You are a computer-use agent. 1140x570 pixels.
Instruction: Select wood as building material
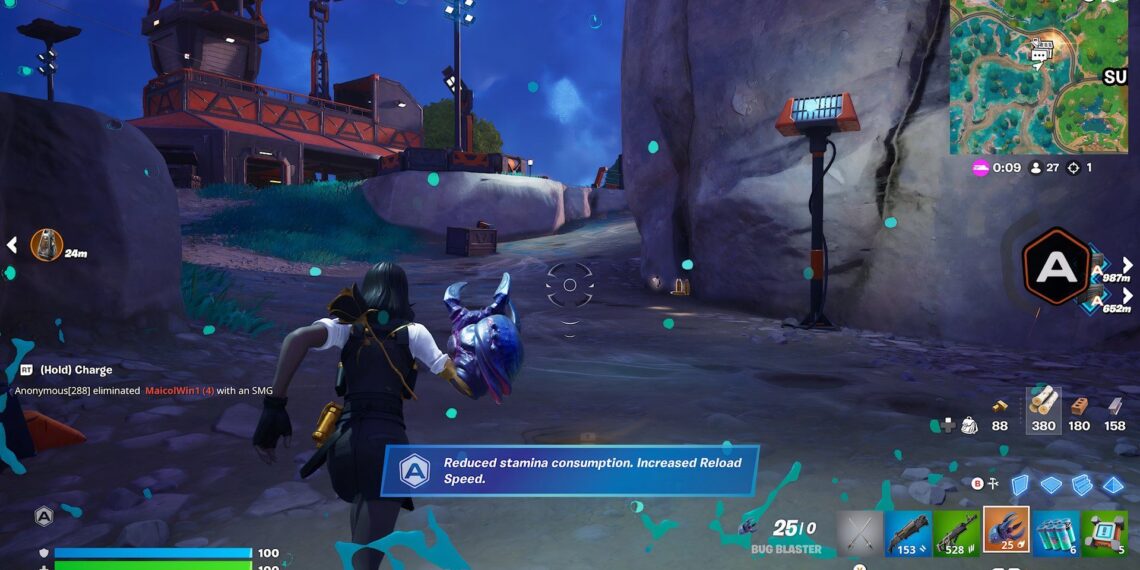(x=1044, y=402)
